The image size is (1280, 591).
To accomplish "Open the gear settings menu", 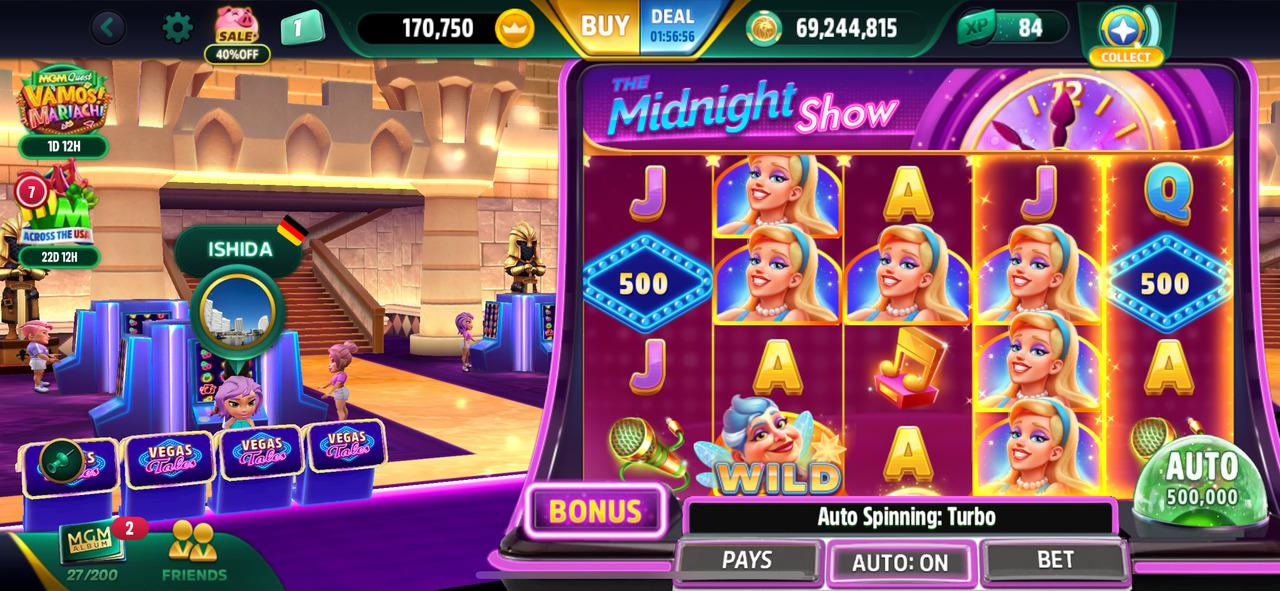I will pyautogui.click(x=177, y=27).
